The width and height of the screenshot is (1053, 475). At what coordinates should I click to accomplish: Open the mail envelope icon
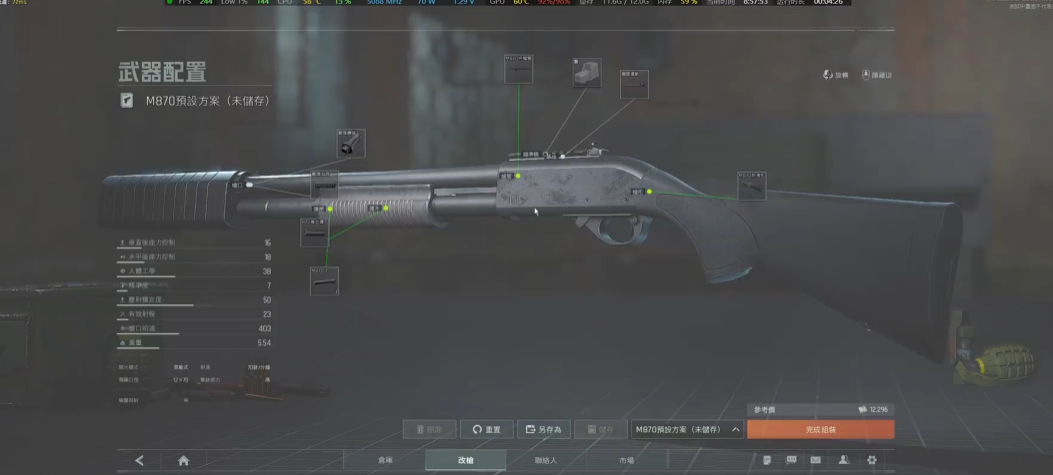click(816, 460)
